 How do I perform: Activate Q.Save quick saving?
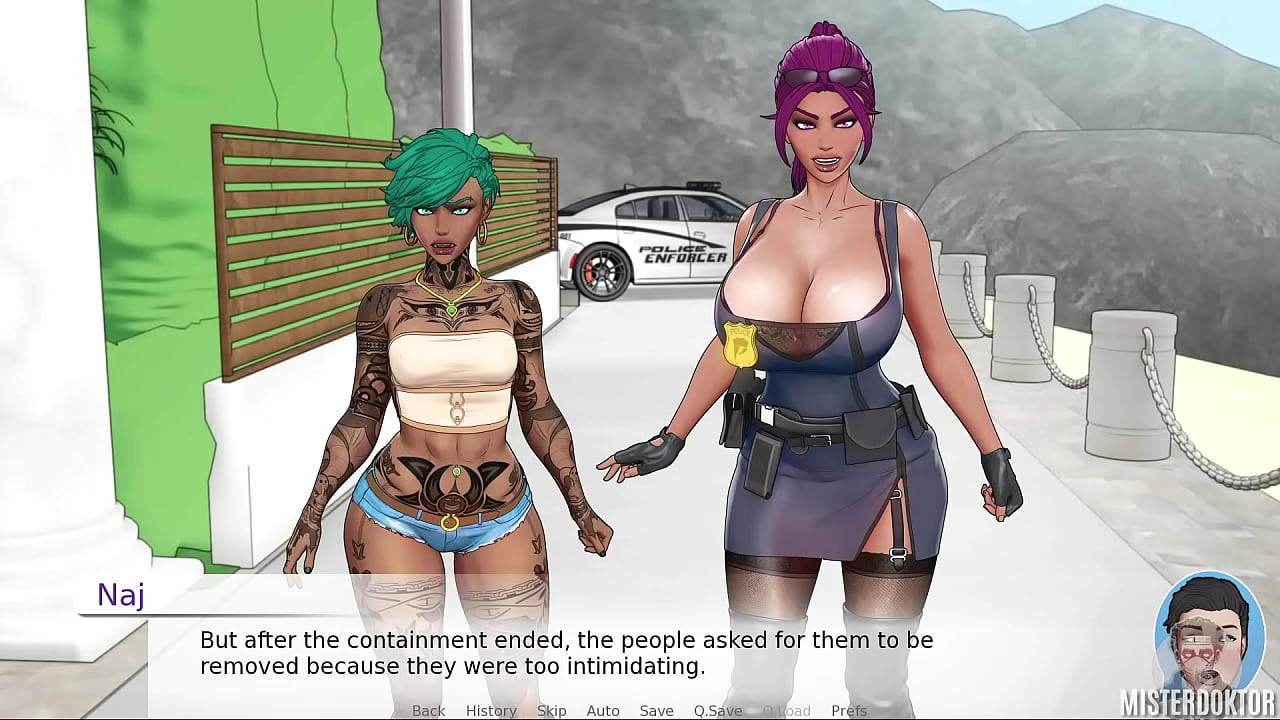point(716,710)
